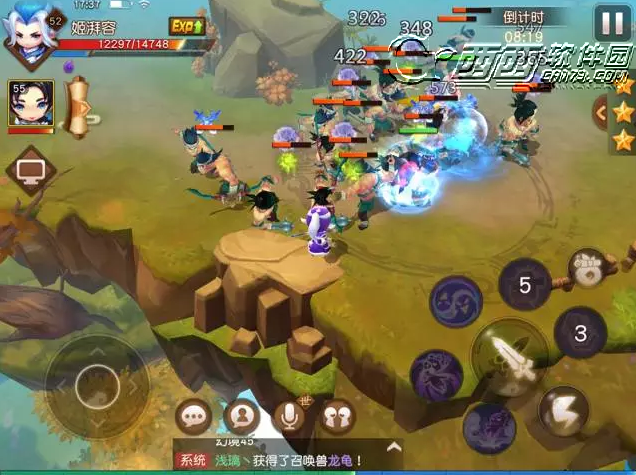Select the level 55 teammate portrait

pyautogui.click(x=31, y=104)
